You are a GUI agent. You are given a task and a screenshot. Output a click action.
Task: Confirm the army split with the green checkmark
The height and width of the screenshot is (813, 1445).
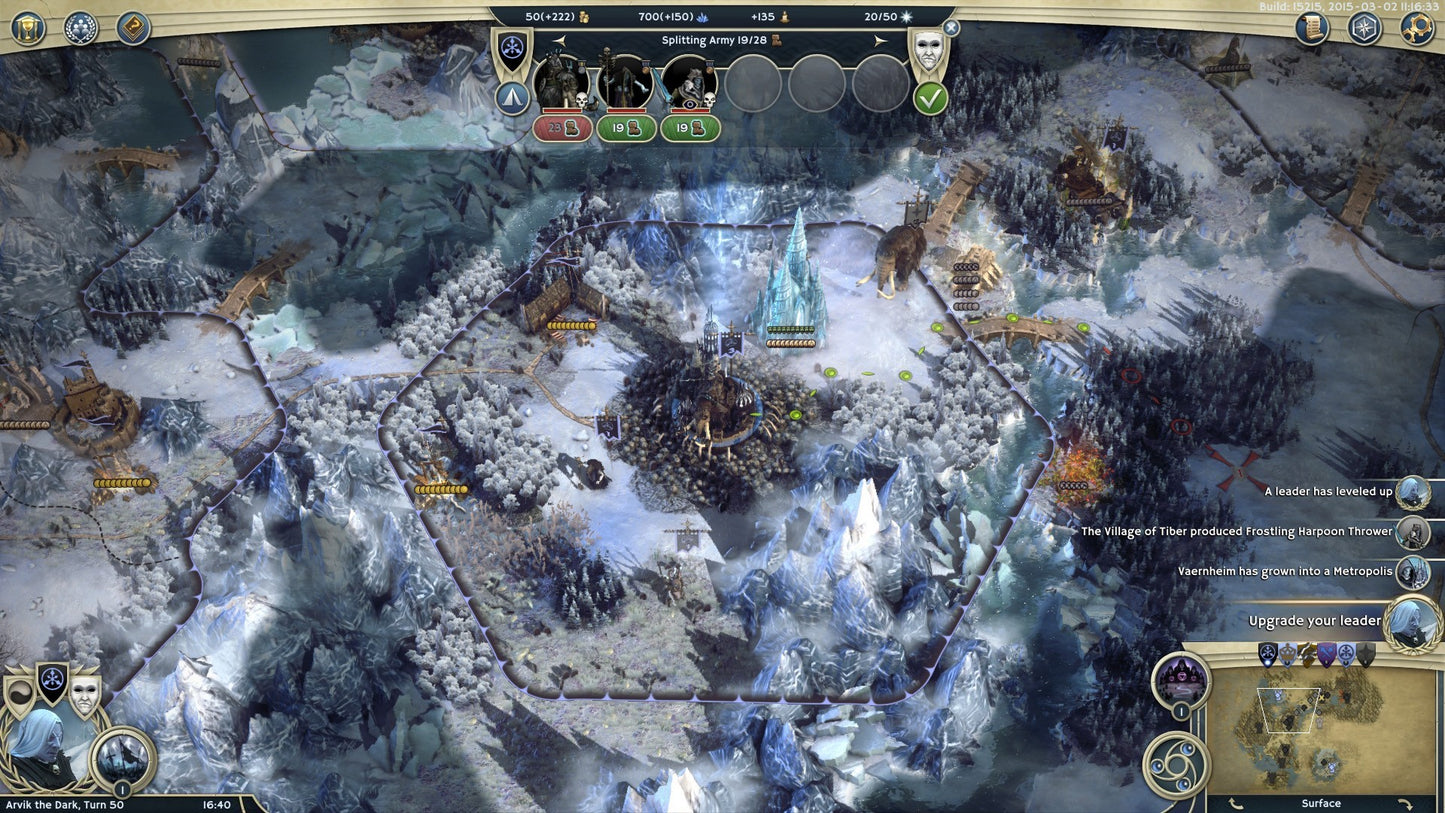(929, 98)
